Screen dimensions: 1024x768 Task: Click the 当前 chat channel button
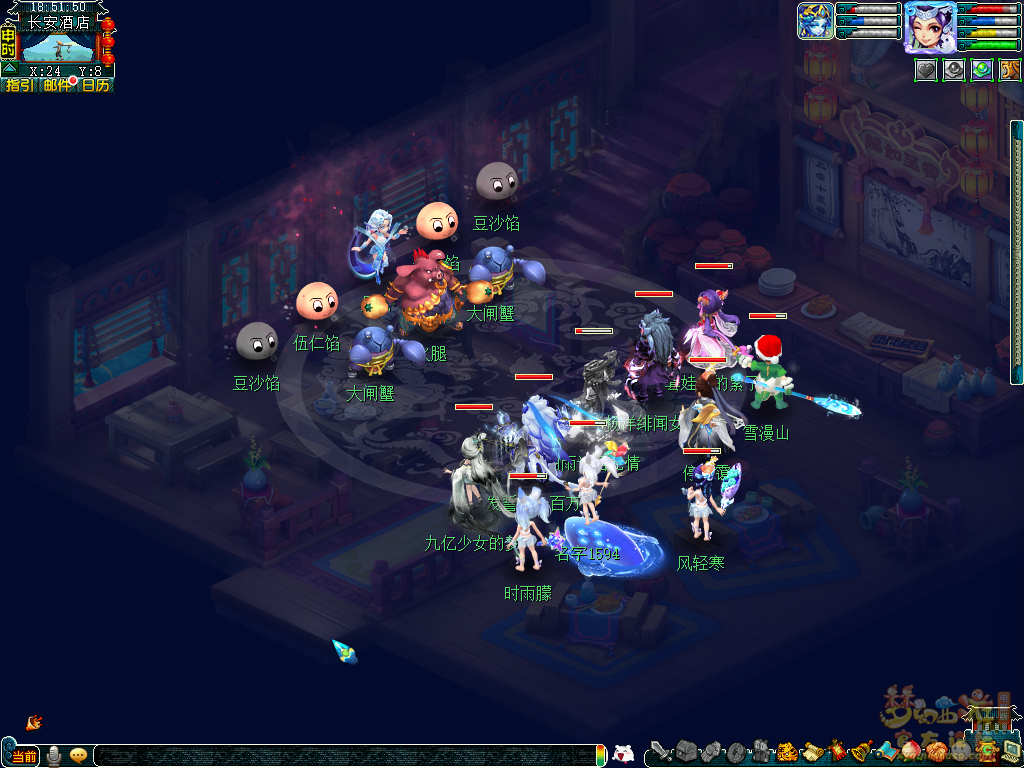24,755
